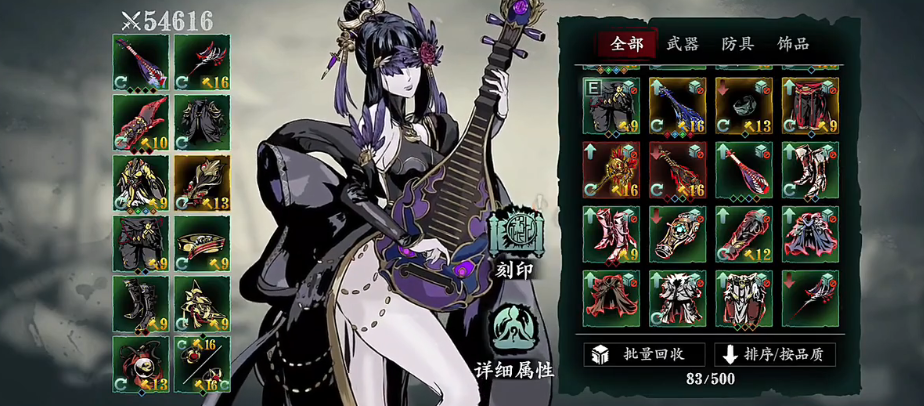This screenshot has height=406, width=924.
Task: Click the item marked E in inventory
Action: (x=611, y=106)
